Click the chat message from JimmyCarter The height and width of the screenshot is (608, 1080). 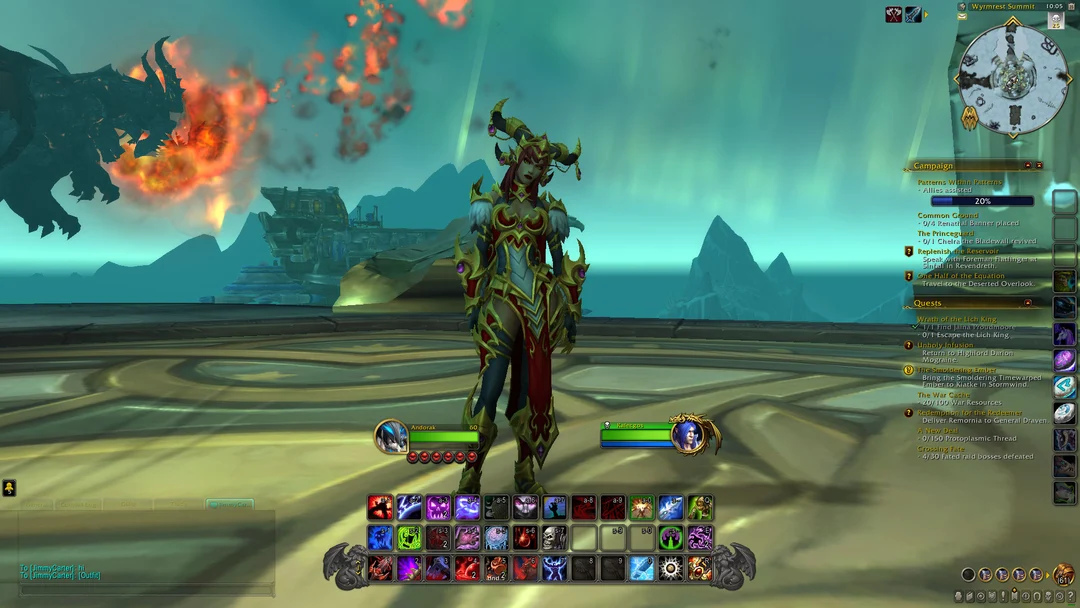point(60,567)
